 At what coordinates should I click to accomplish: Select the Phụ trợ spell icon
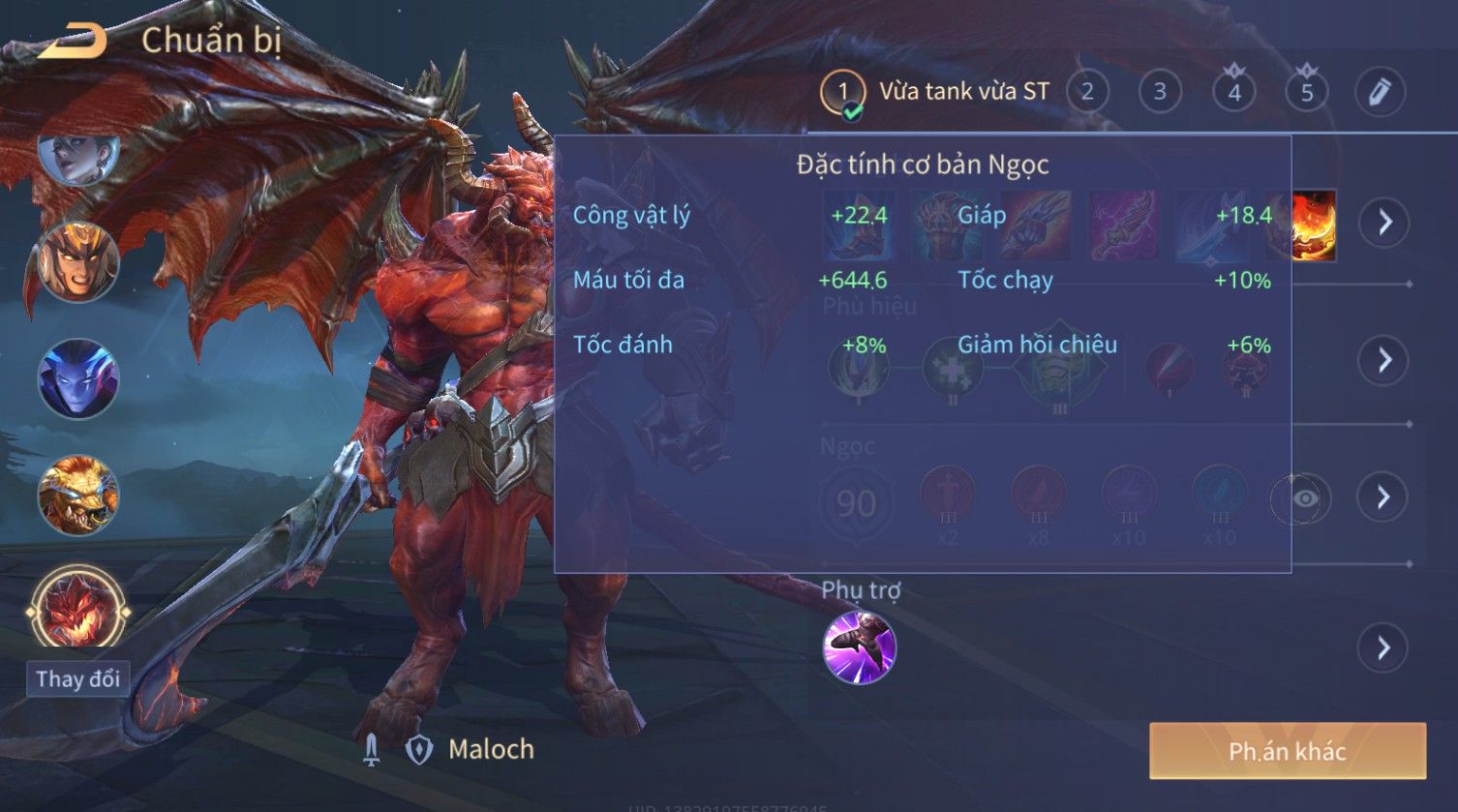click(x=860, y=647)
